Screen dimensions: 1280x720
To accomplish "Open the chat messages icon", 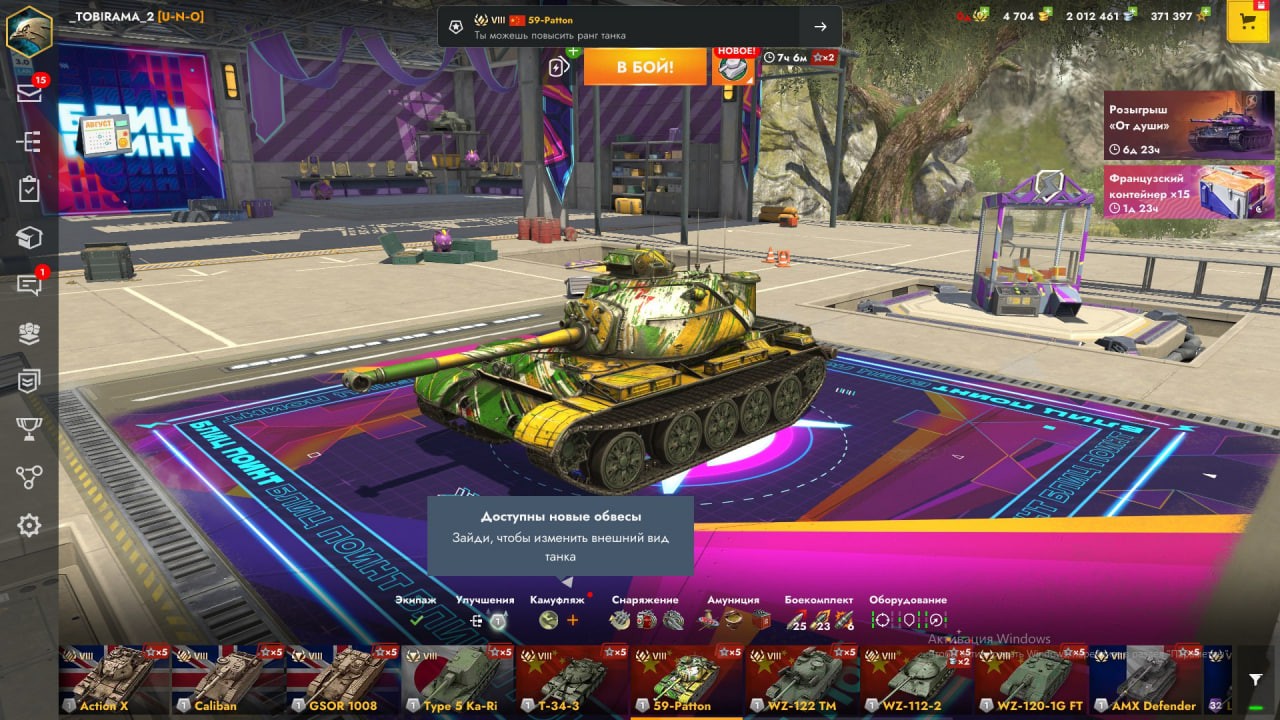I will [29, 285].
